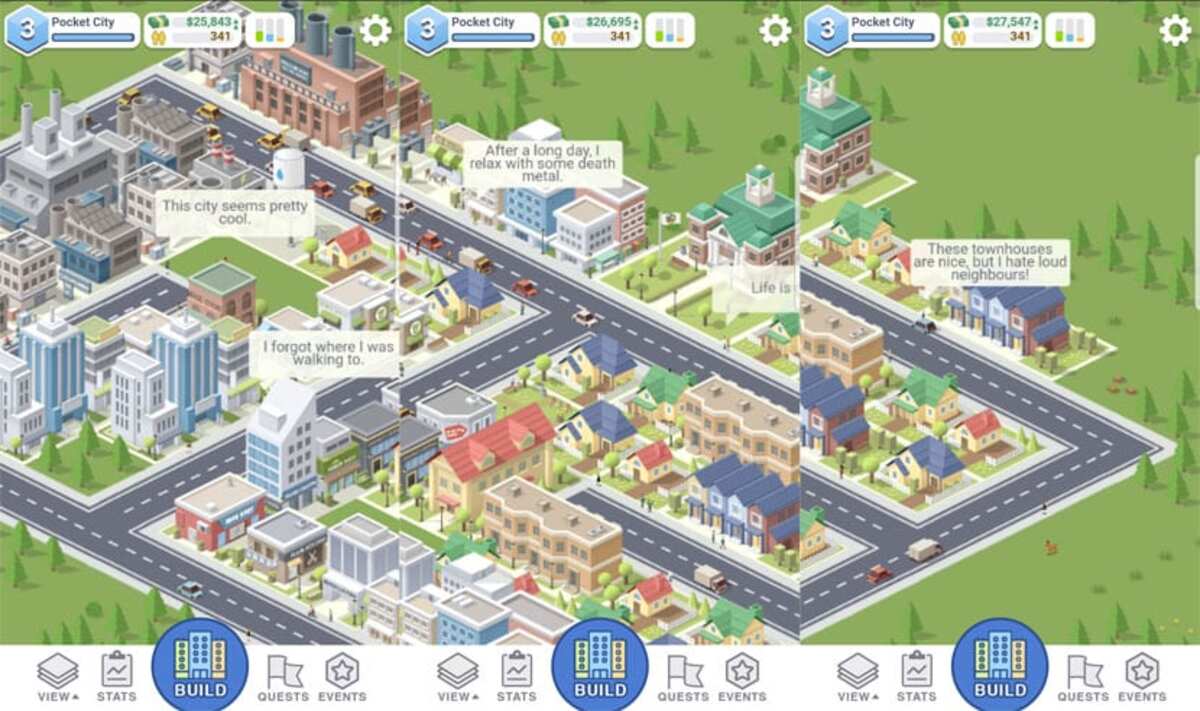Open Quests in the right panel
The width and height of the screenshot is (1200, 711).
[1083, 676]
